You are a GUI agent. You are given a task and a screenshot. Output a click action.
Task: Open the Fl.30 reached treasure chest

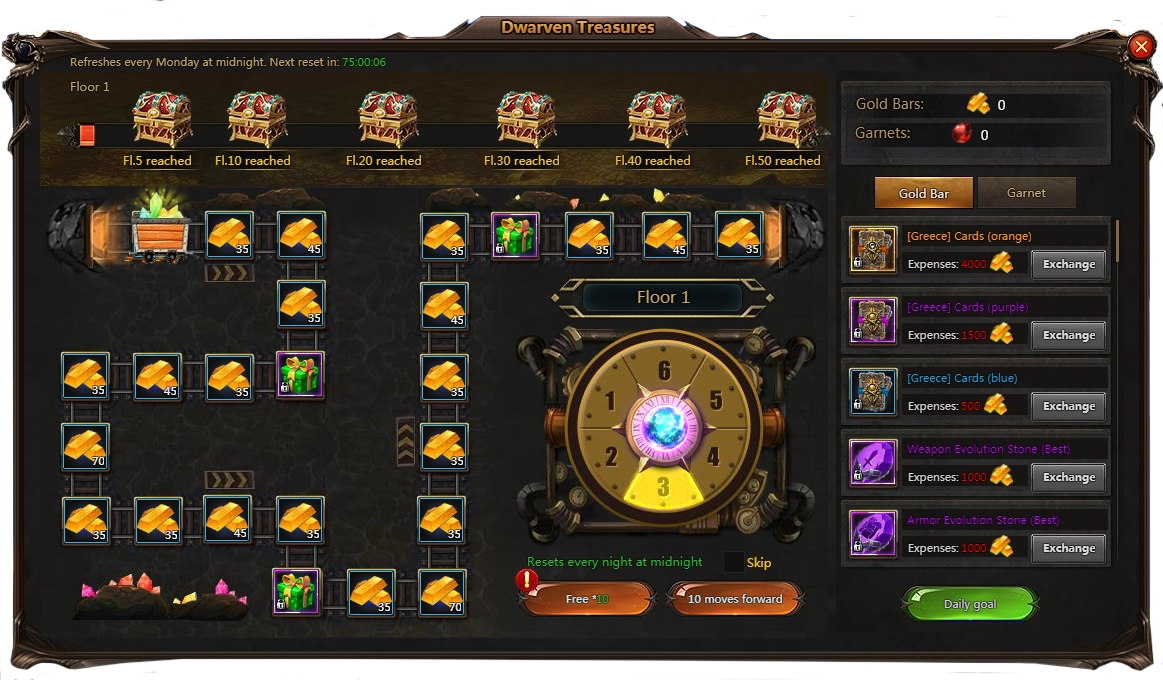coord(526,120)
